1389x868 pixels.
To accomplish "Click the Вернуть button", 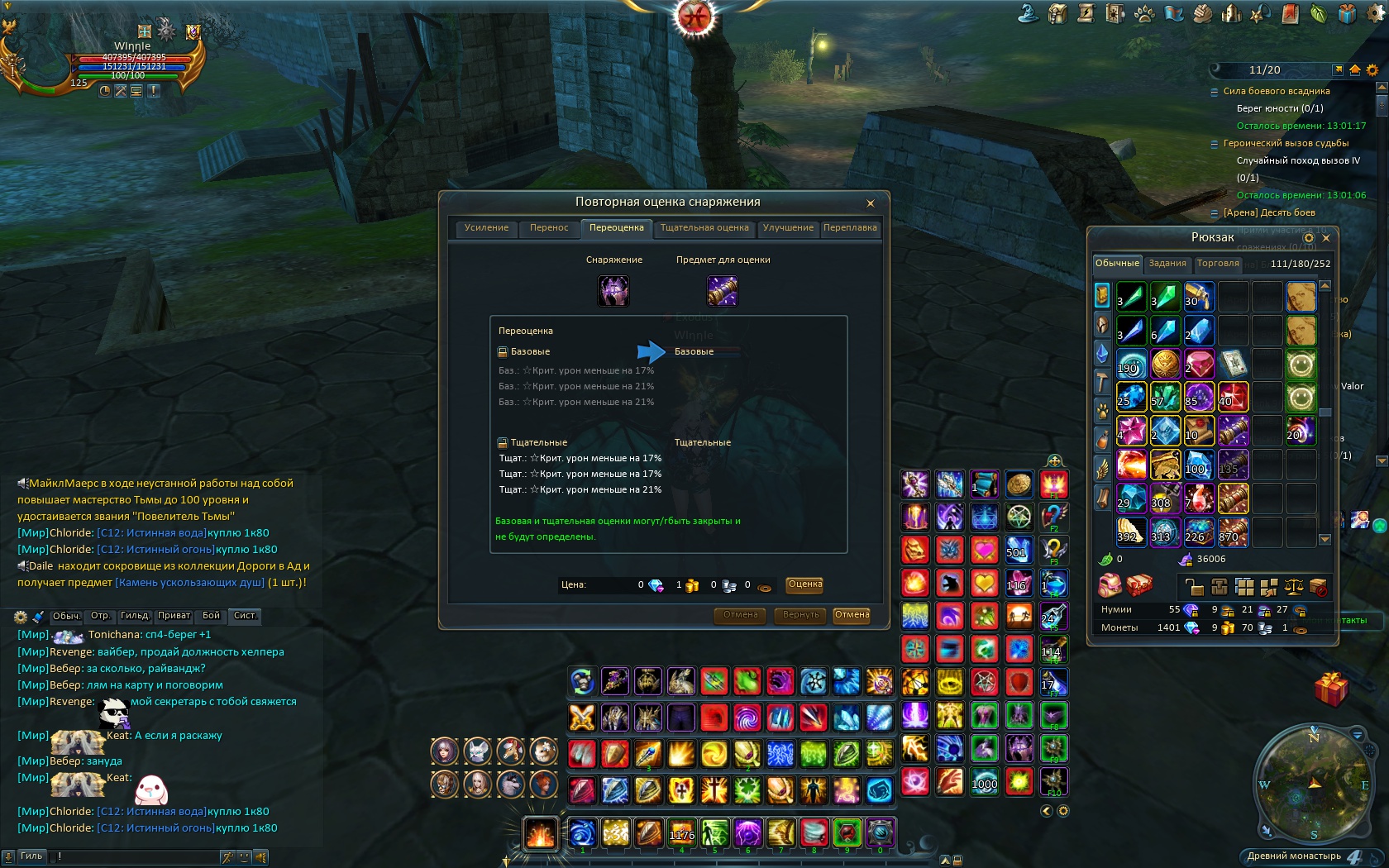I will point(800,615).
